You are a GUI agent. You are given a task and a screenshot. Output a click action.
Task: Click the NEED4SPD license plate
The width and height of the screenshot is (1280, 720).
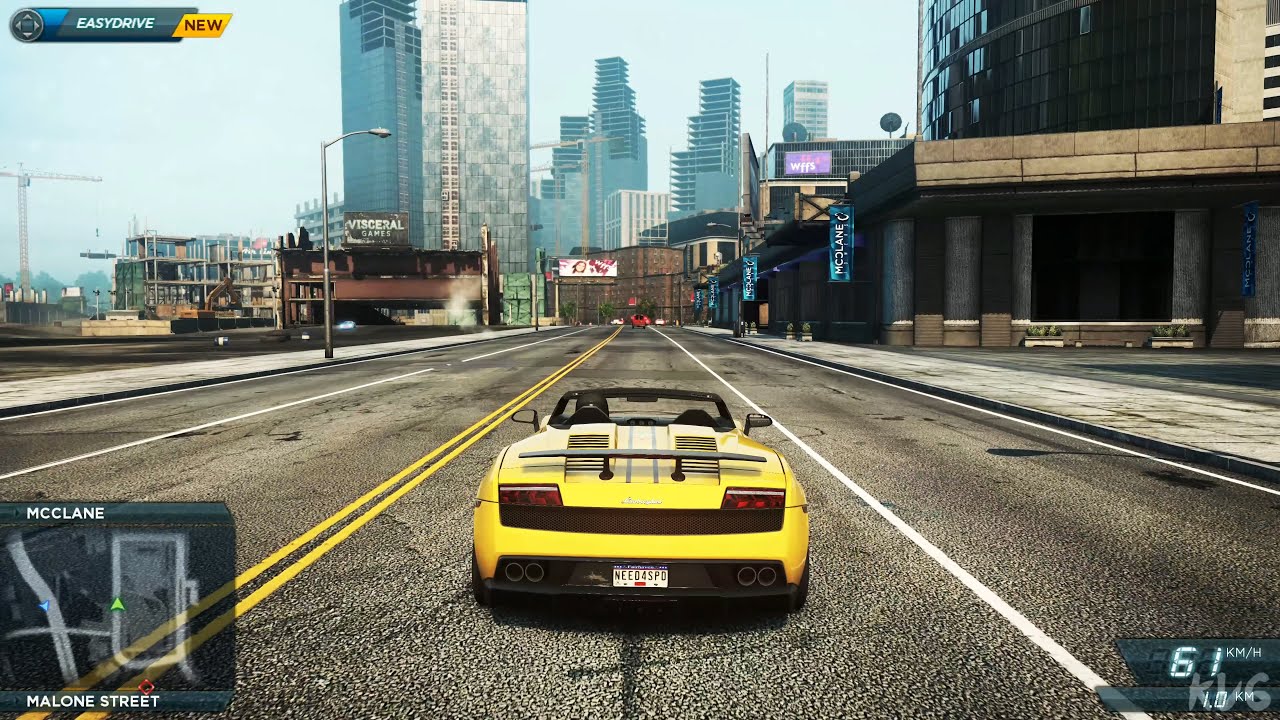point(640,576)
